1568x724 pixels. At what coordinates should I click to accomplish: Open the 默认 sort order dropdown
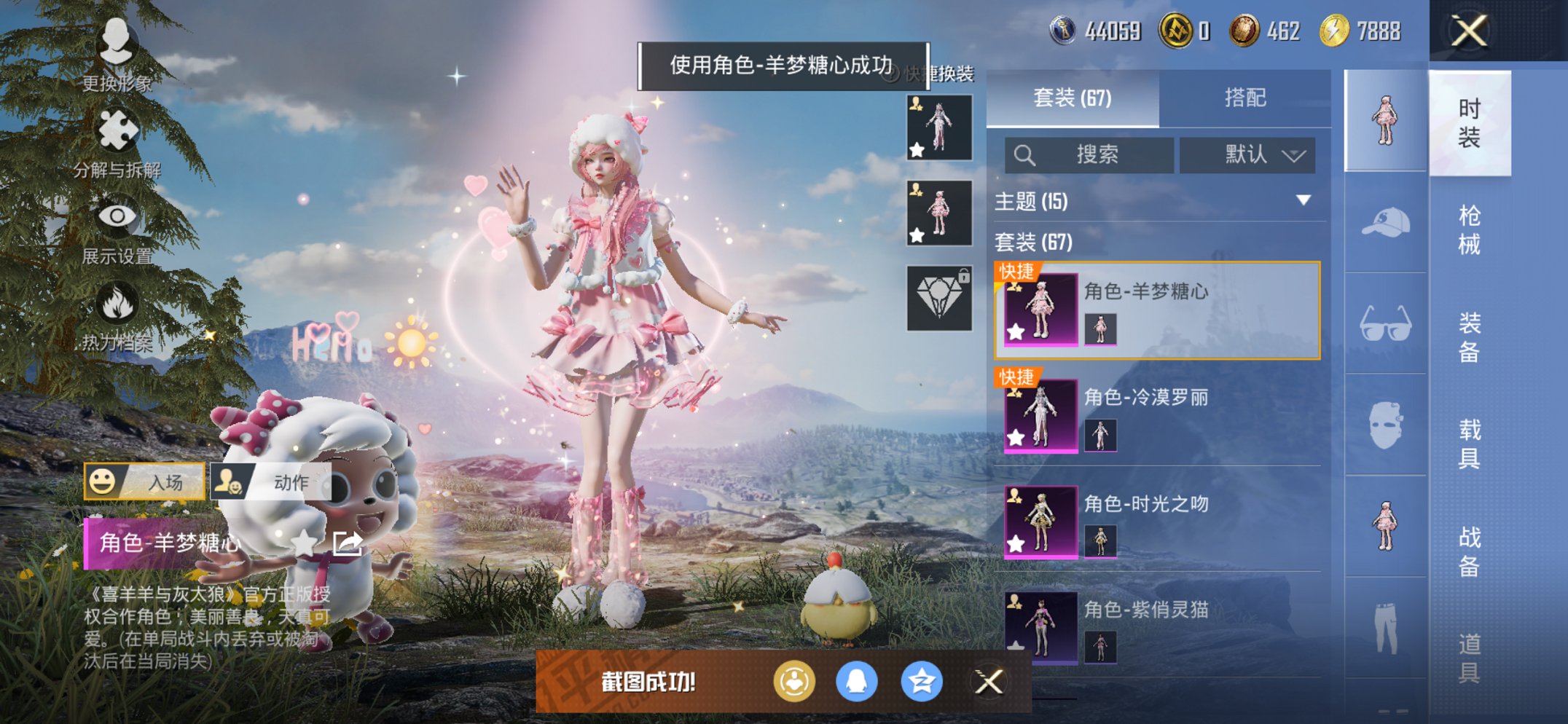click(1250, 155)
